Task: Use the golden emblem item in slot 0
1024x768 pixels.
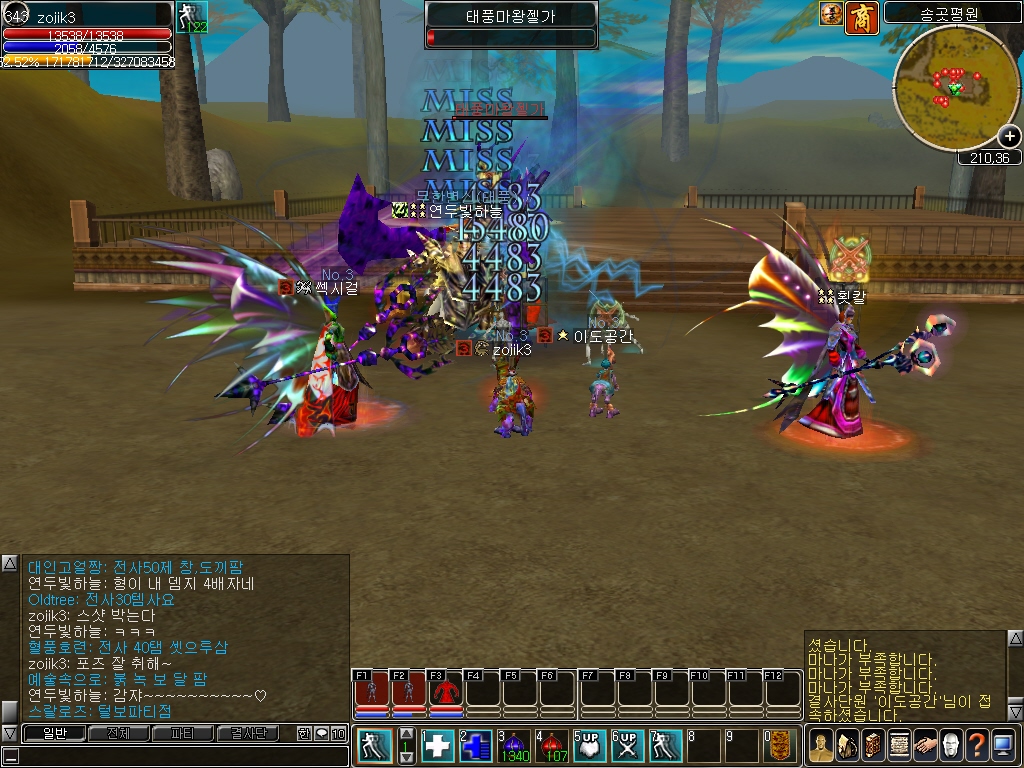Action: [x=781, y=746]
